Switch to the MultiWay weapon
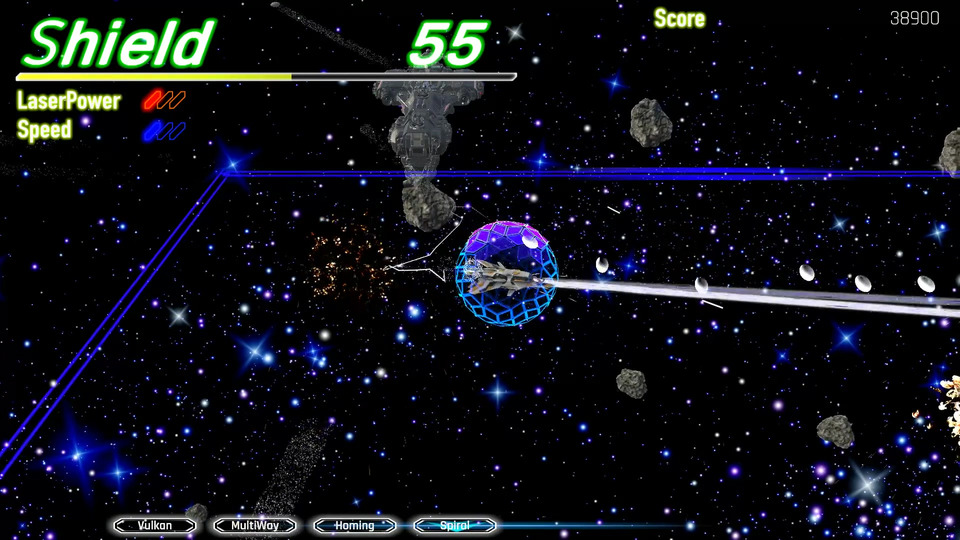 (x=255, y=525)
